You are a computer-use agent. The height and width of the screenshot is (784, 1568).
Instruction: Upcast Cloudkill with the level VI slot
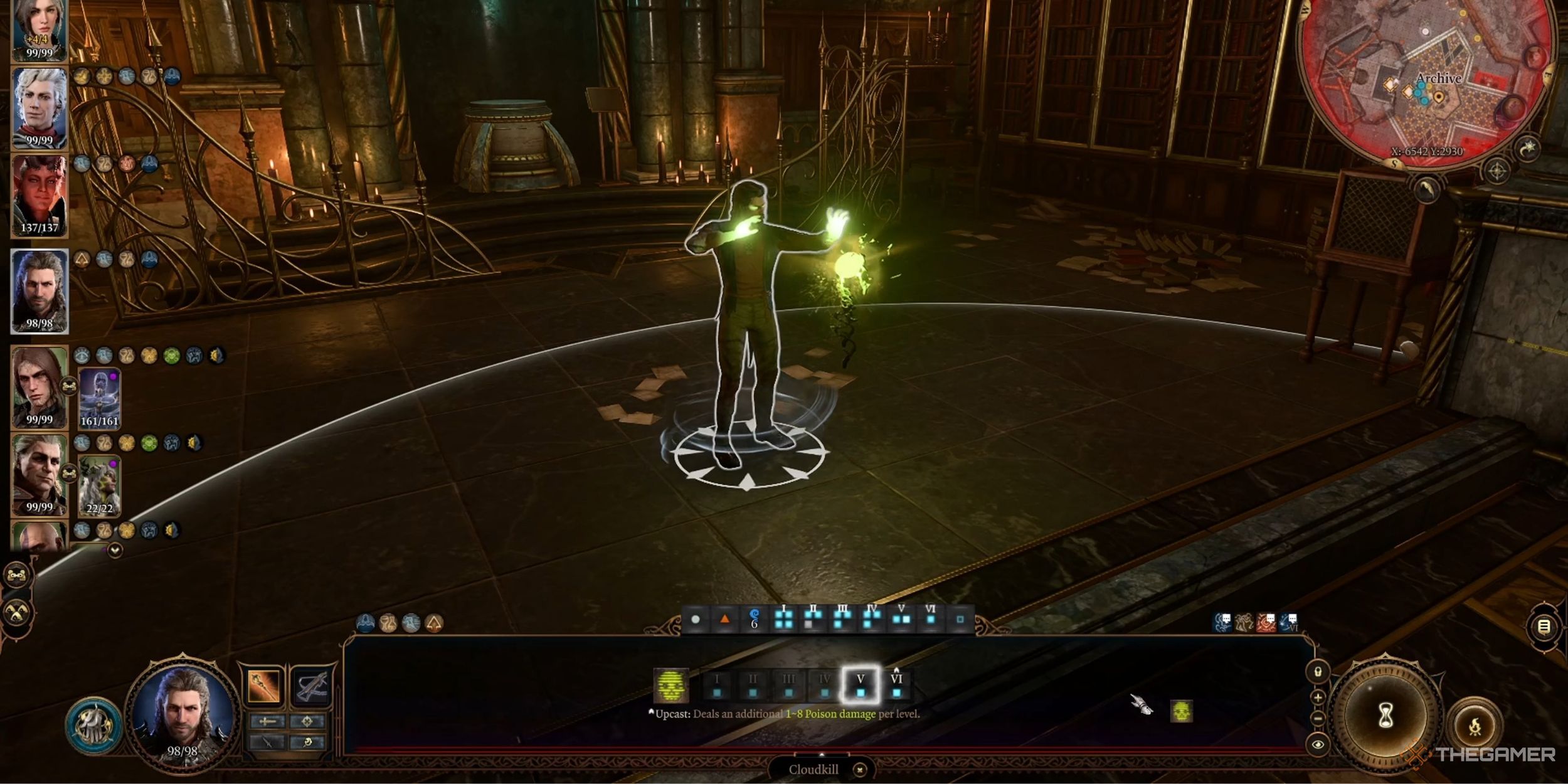tap(896, 684)
